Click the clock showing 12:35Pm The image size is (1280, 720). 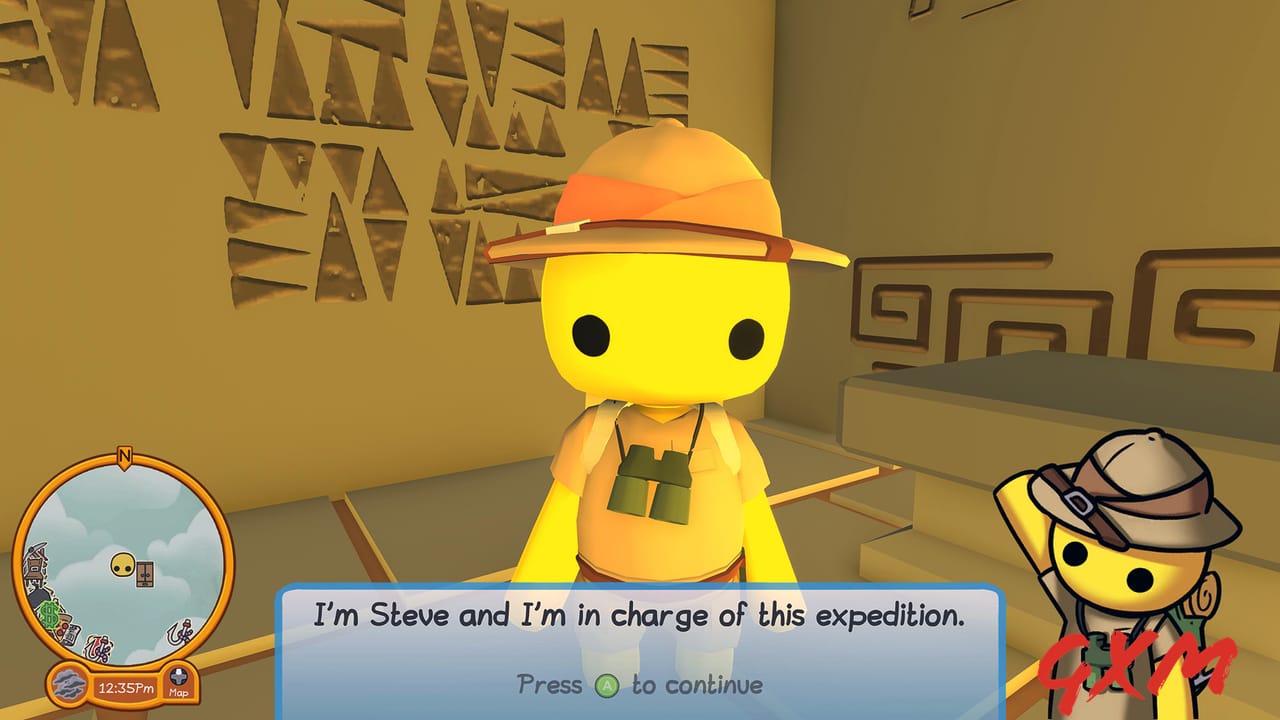click(x=129, y=686)
